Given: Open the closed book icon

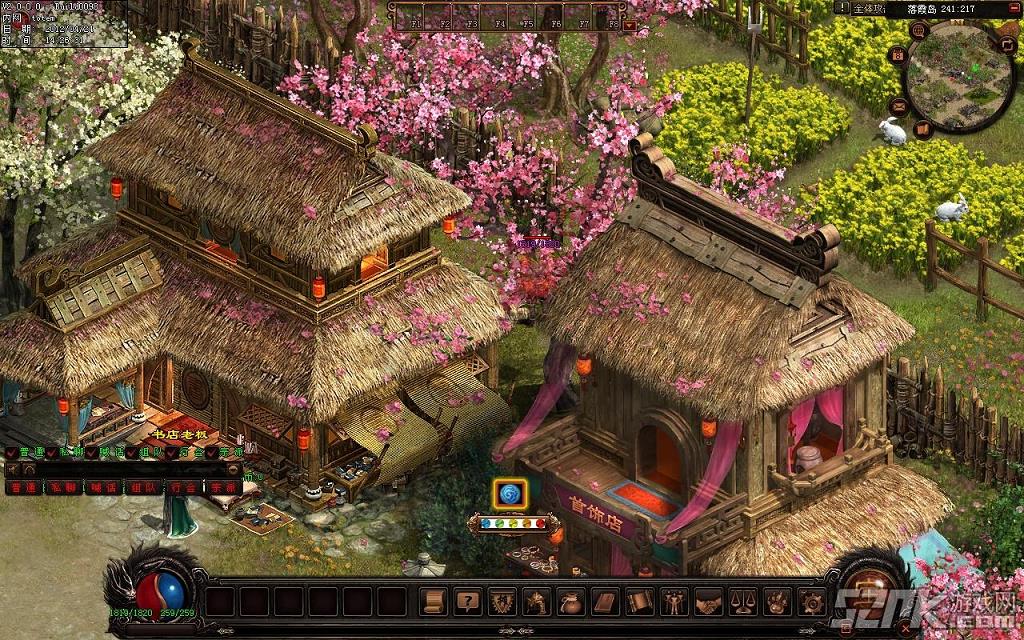Looking at the screenshot, I should (604, 601).
